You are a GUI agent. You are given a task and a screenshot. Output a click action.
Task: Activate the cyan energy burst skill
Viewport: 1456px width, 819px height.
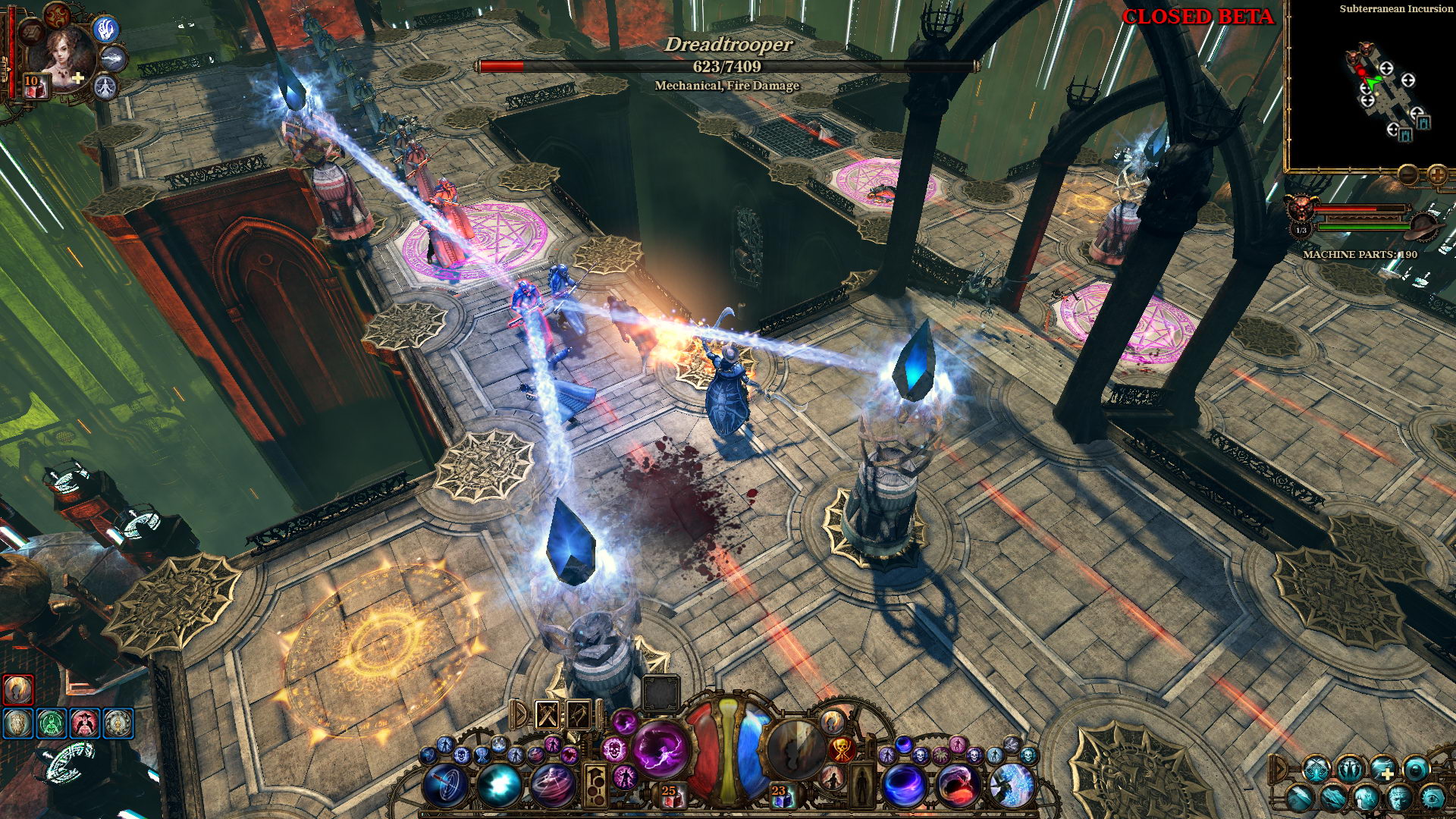[x=498, y=785]
